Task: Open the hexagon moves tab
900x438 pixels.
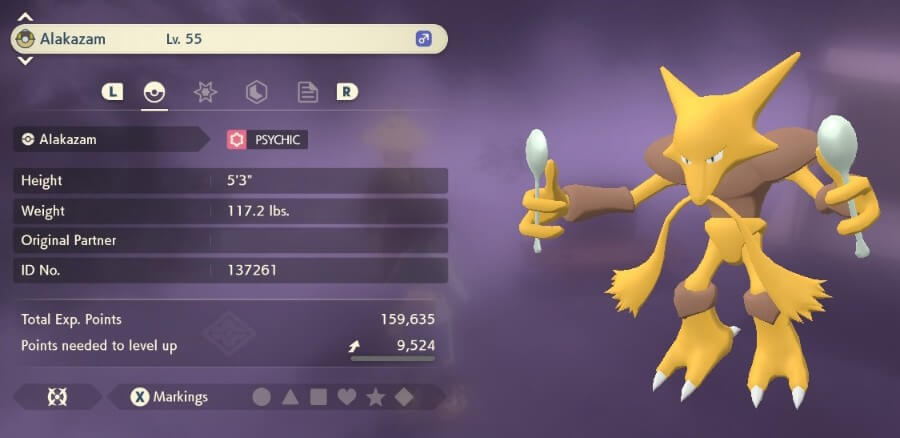Action: 256,92
